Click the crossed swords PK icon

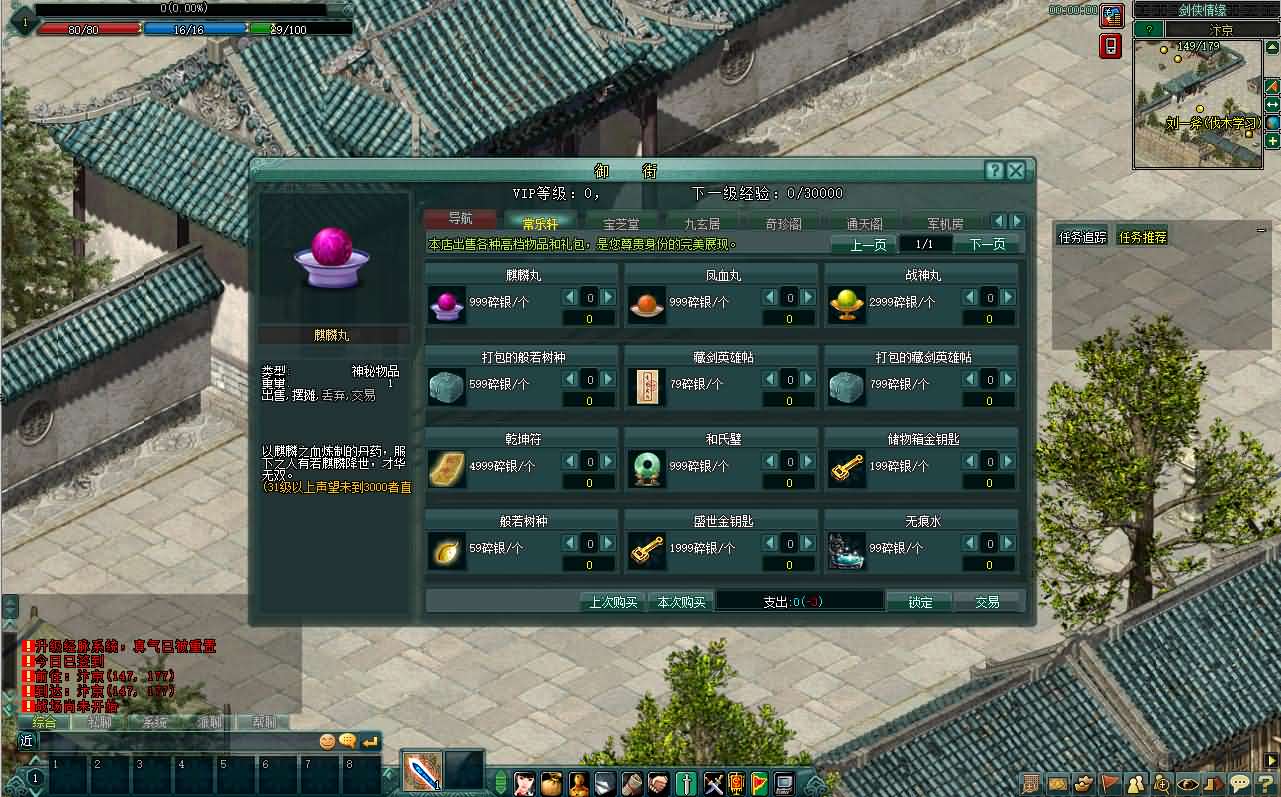coord(712,784)
